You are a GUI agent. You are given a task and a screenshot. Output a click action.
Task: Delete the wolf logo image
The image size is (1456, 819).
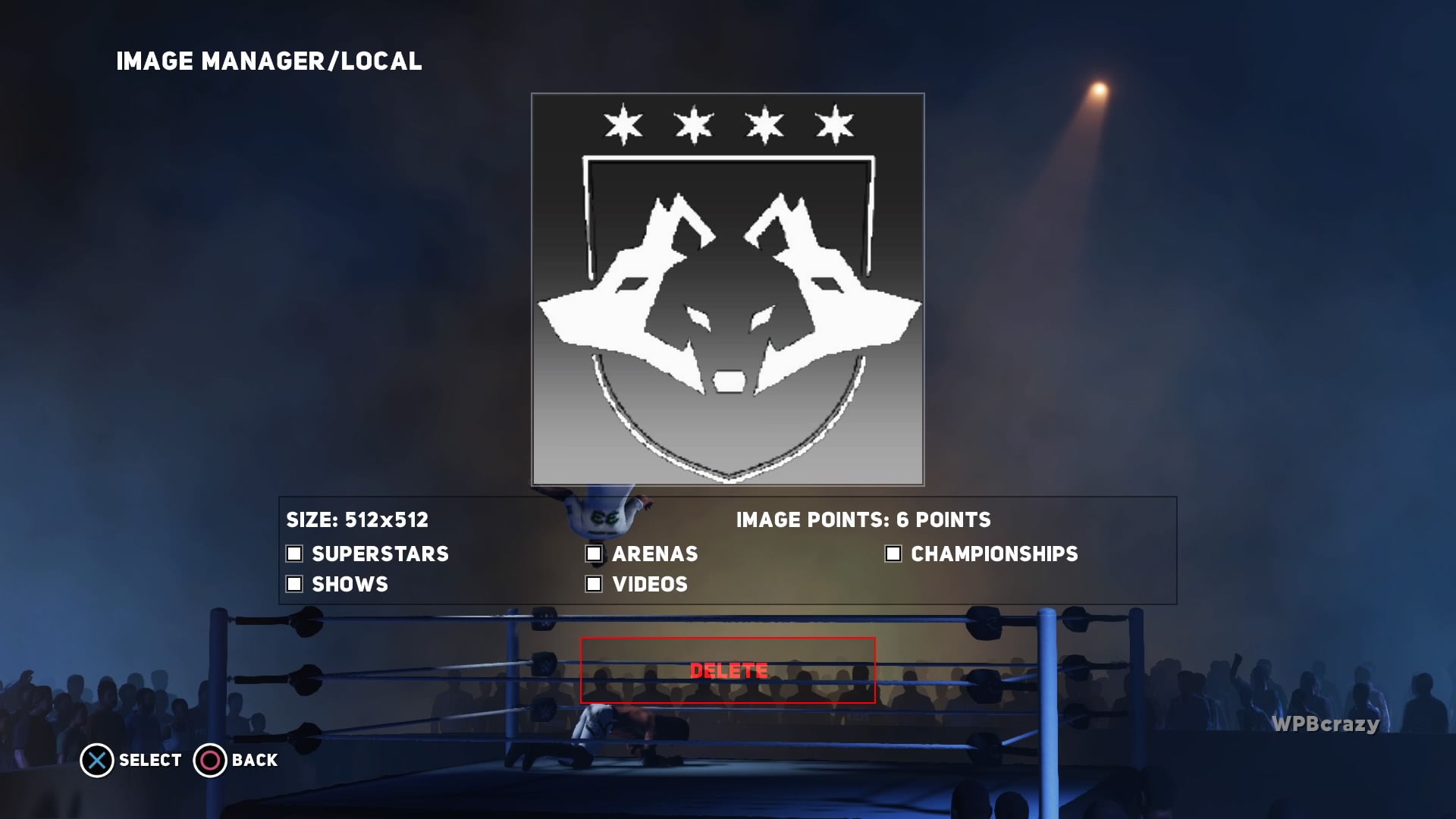click(x=727, y=670)
